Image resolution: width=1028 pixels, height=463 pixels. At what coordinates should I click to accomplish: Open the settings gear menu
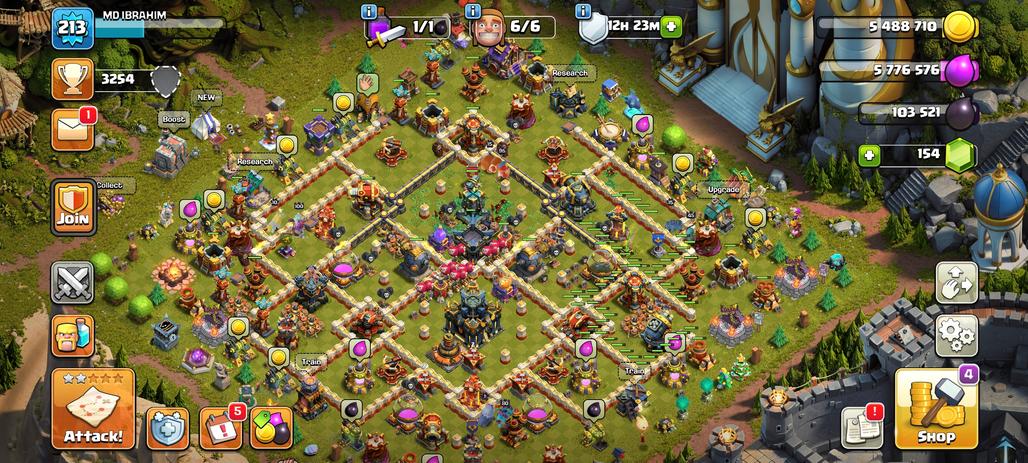956,335
